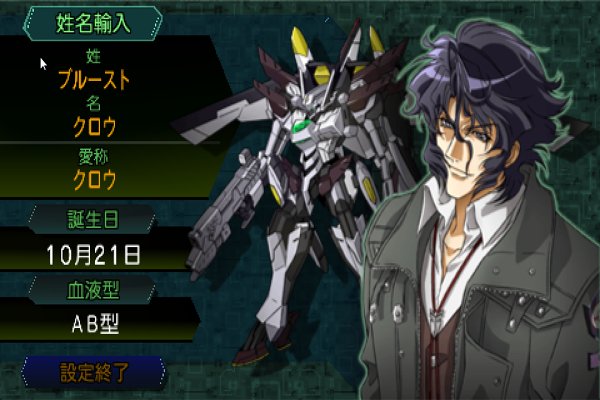This screenshot has width=600, height=400.
Task: Choose the nickname field under 愛称
Action: pos(95,180)
